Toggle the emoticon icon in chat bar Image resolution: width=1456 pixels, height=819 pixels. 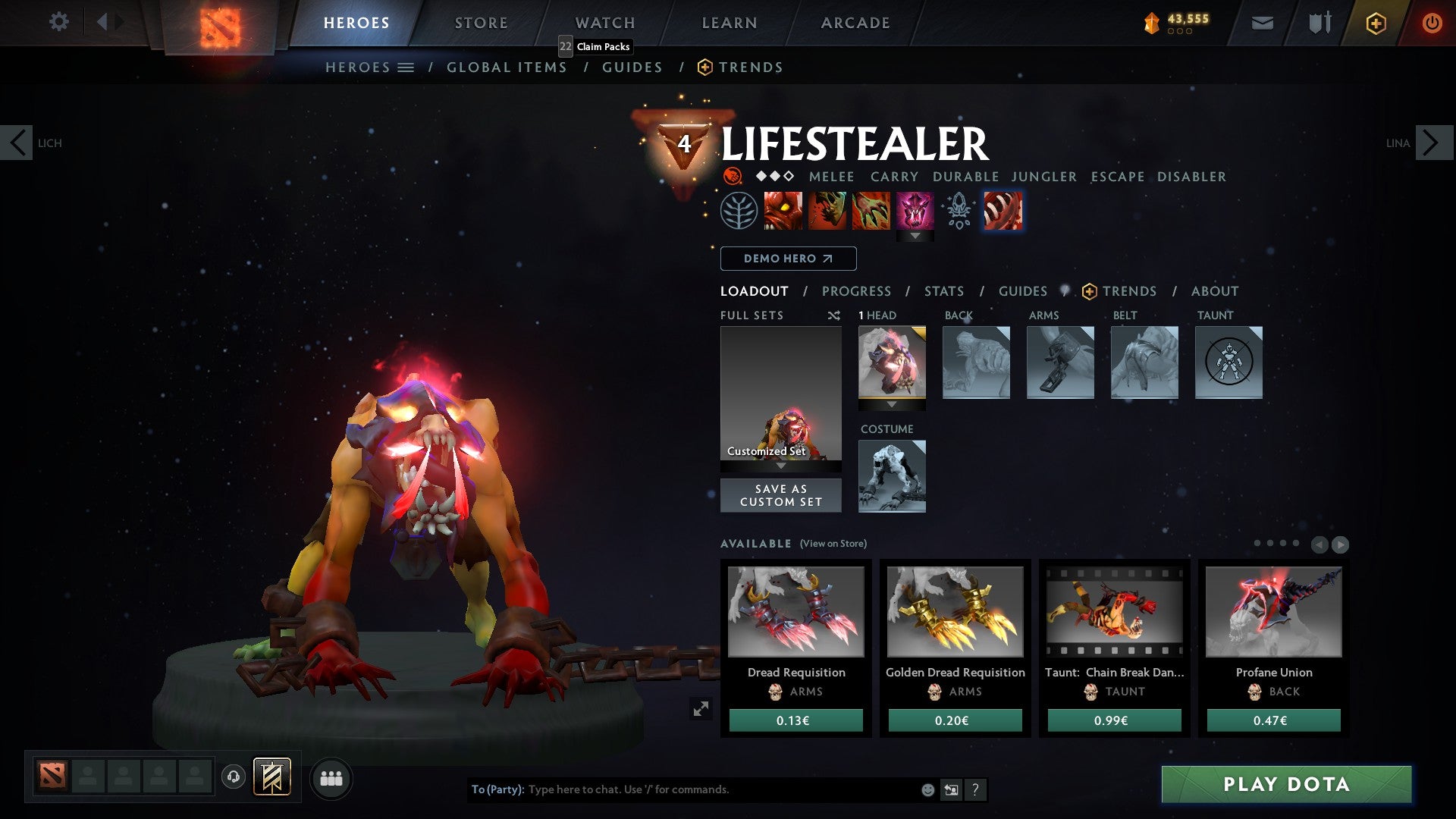coord(927,789)
